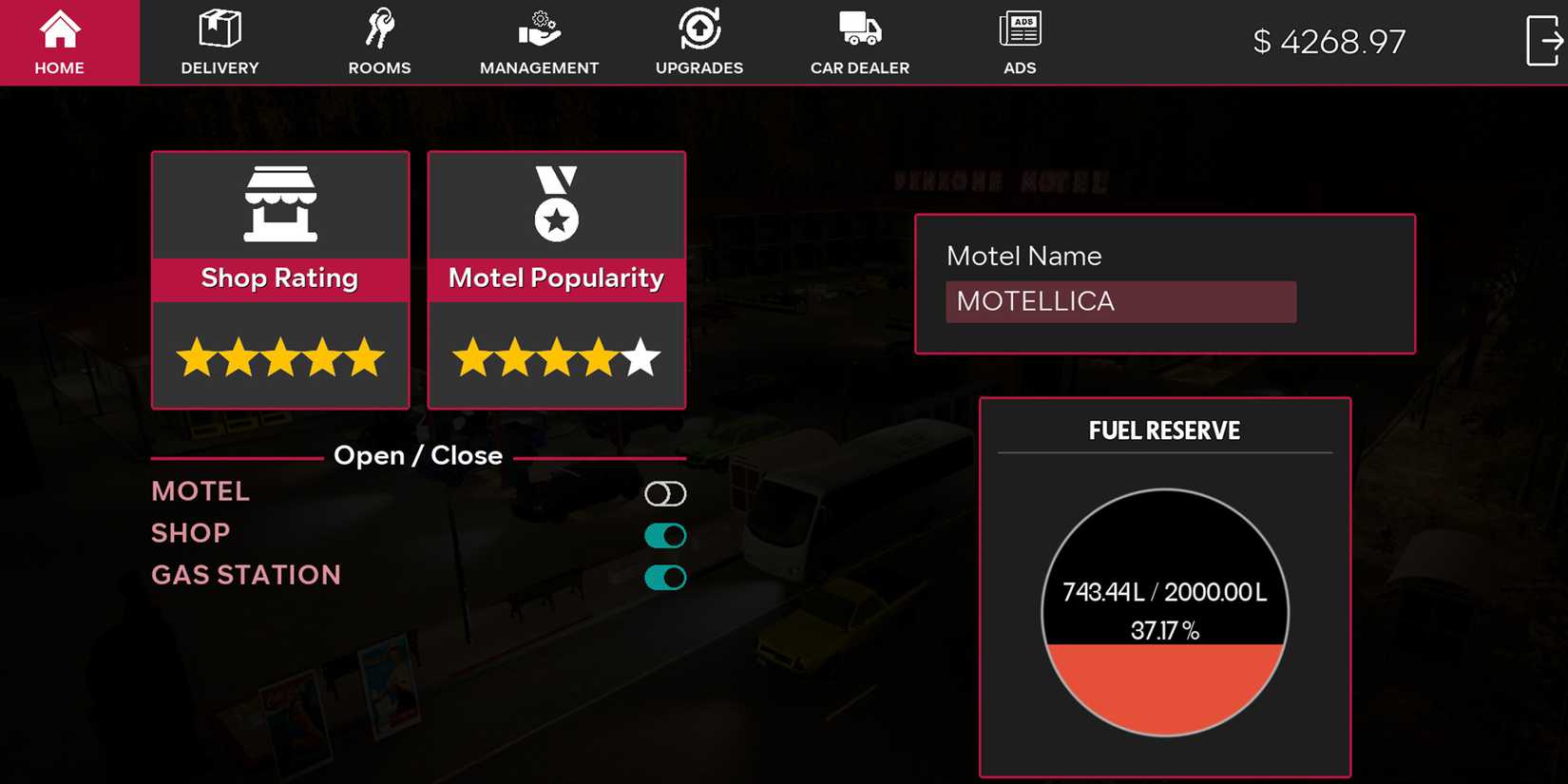Image resolution: width=1568 pixels, height=784 pixels.
Task: Click the Motel Popularity card
Action: (556, 280)
